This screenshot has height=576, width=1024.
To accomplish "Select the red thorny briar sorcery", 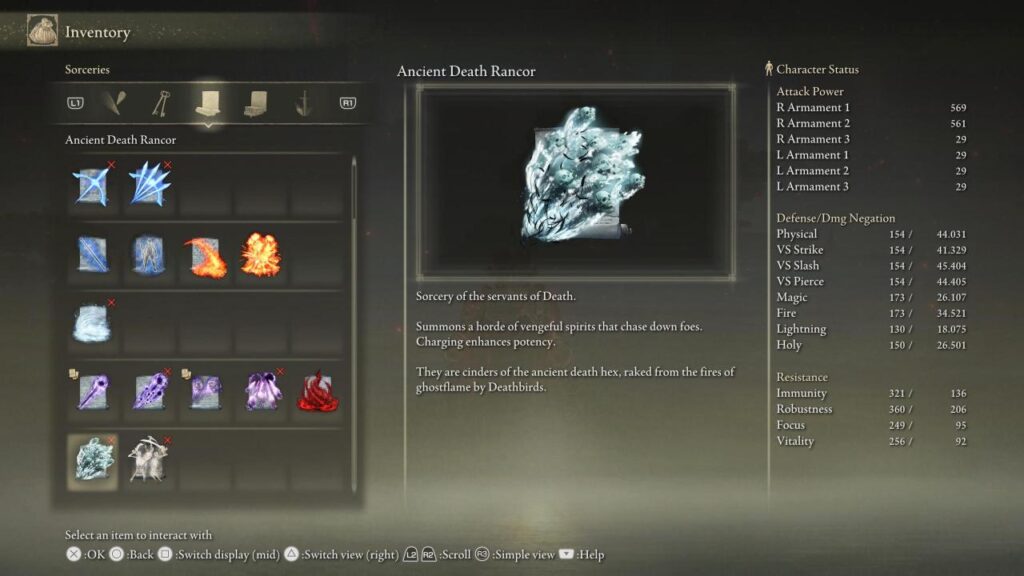I will tap(318, 392).
